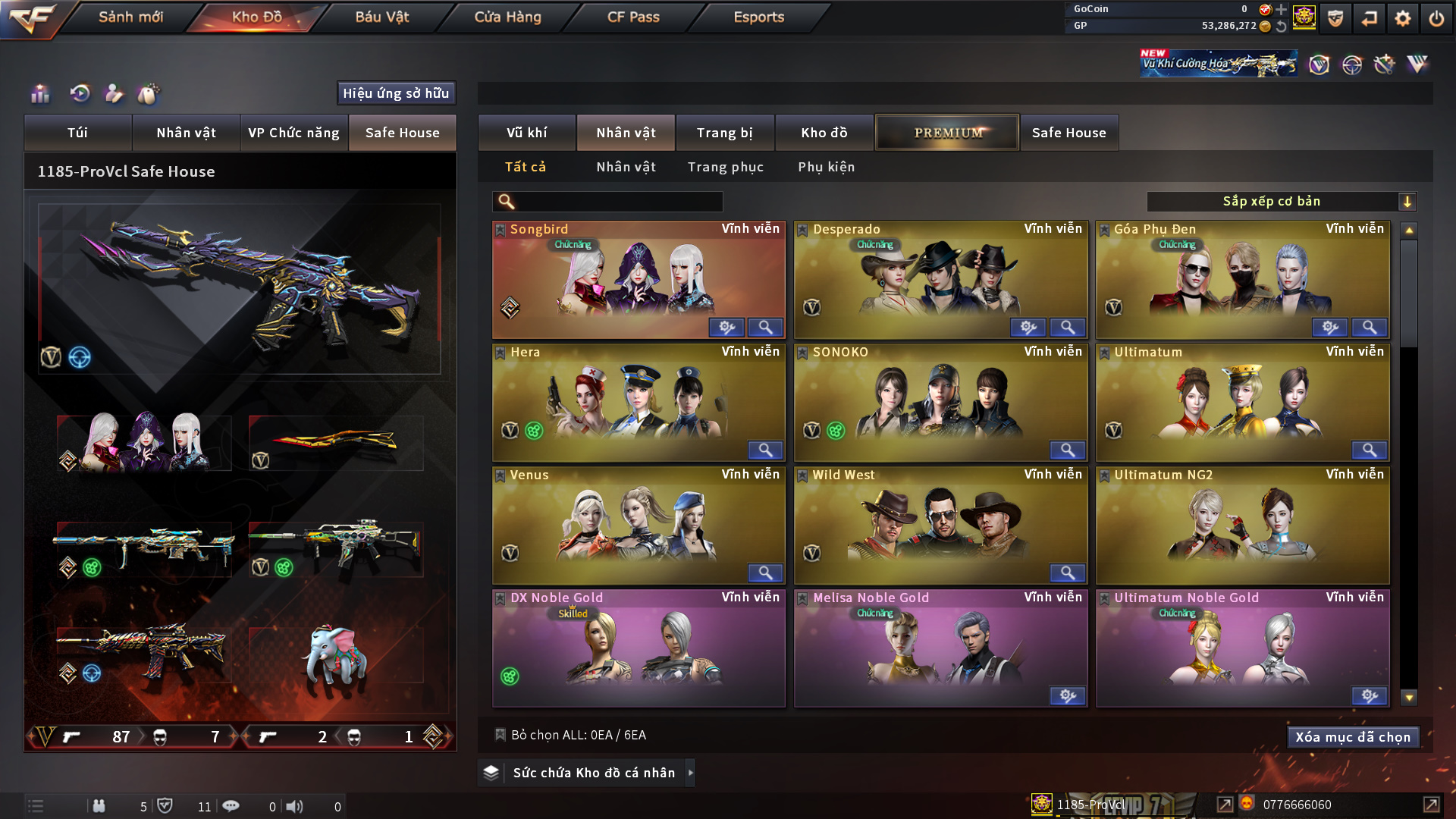Image resolution: width=1456 pixels, height=819 pixels.
Task: Open the PREMIUM tab
Action: (x=947, y=133)
